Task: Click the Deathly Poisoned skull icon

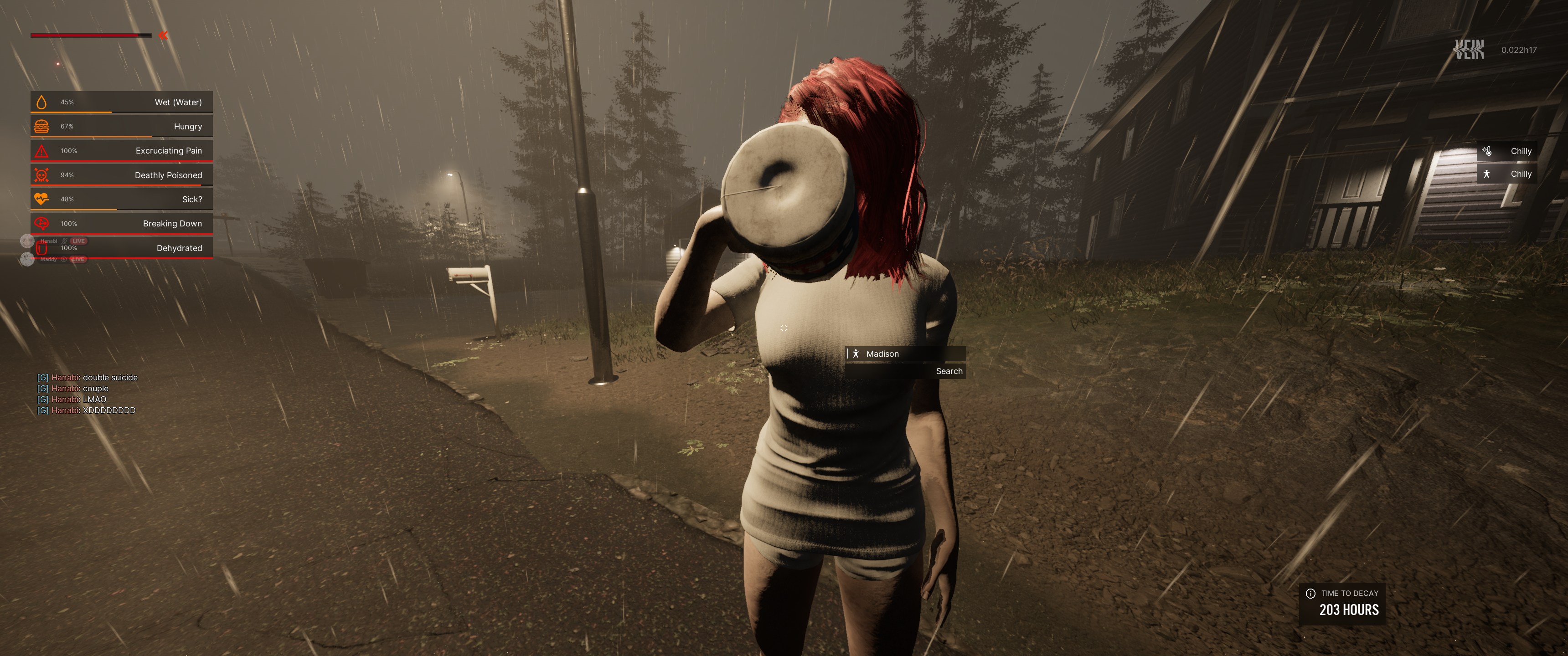Action: click(41, 175)
